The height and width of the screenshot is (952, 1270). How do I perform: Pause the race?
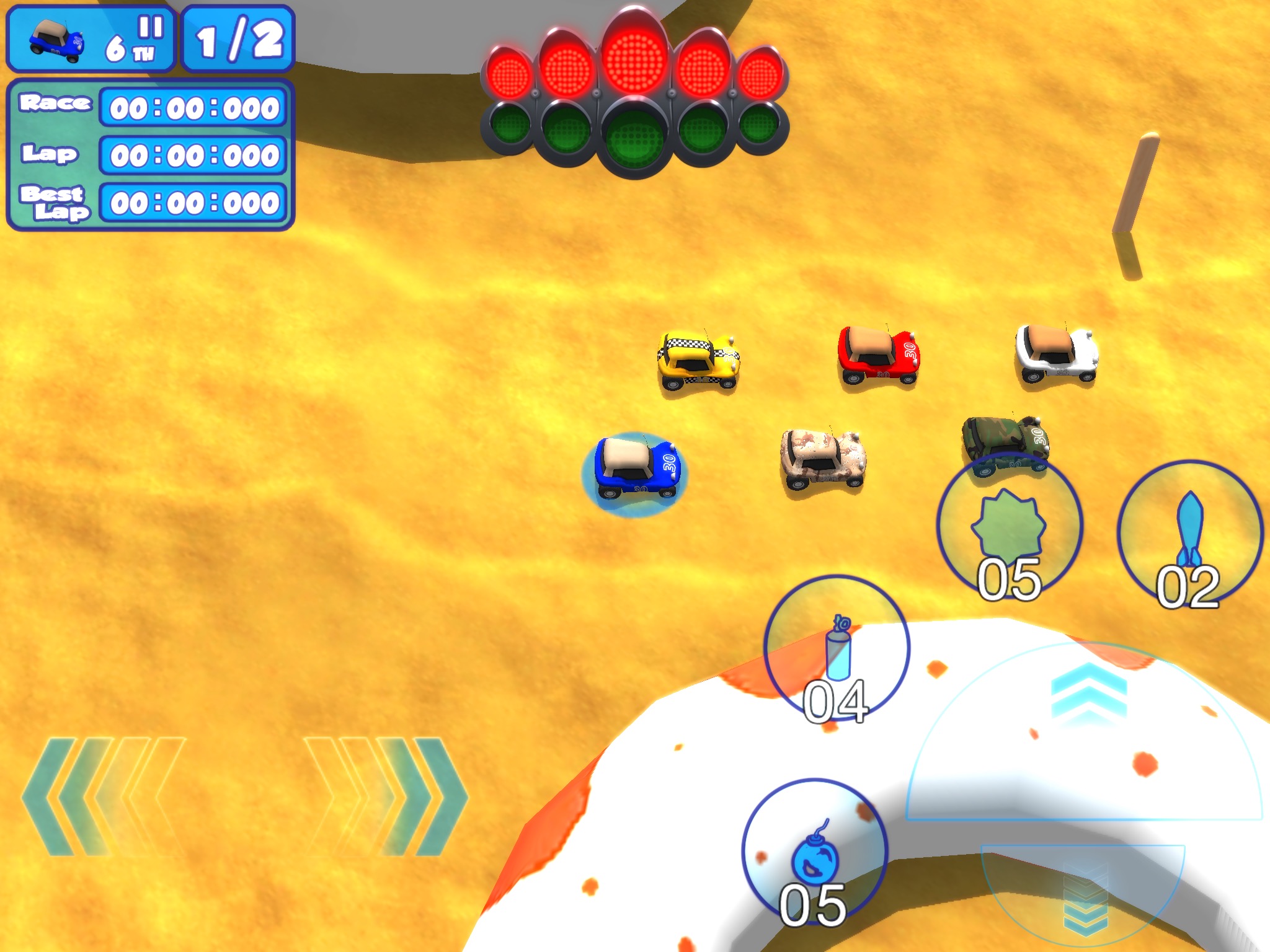click(151, 28)
